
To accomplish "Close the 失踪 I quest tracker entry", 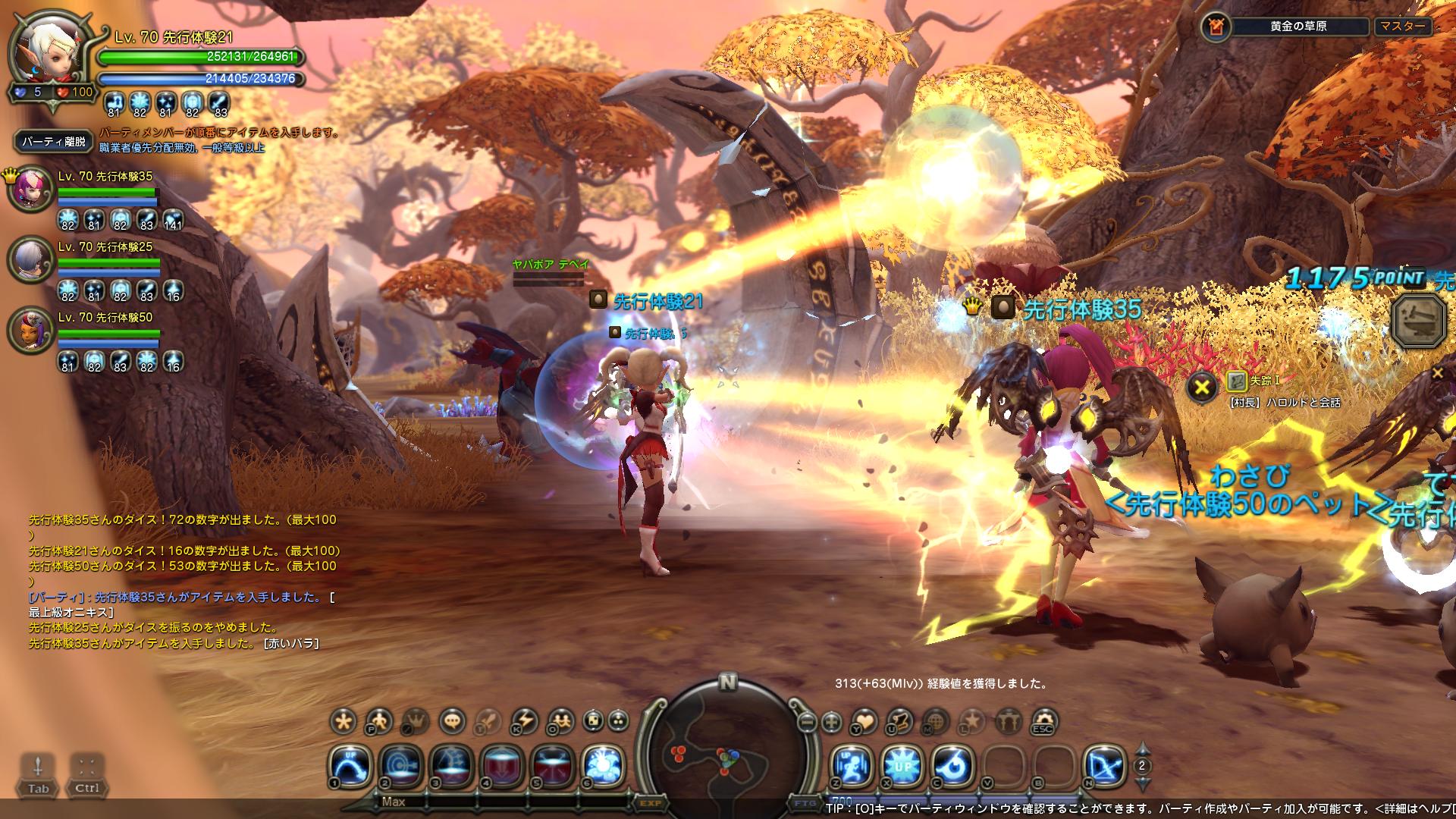I will click(1202, 388).
